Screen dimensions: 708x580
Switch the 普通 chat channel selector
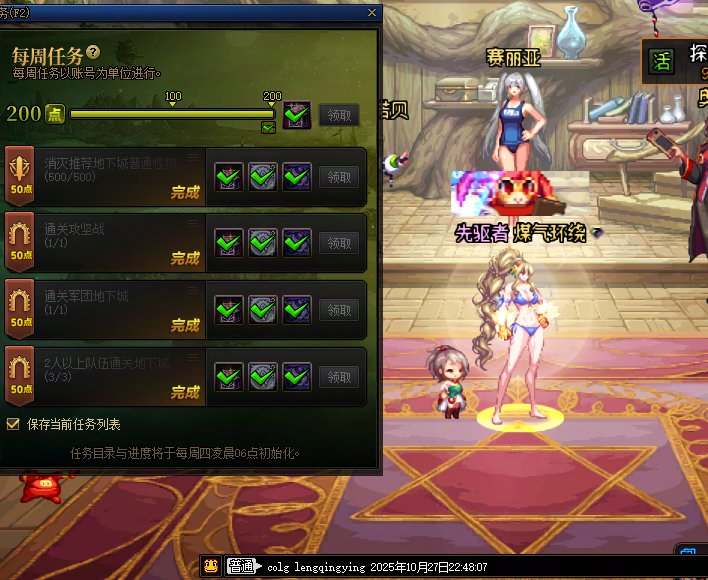coord(241,567)
